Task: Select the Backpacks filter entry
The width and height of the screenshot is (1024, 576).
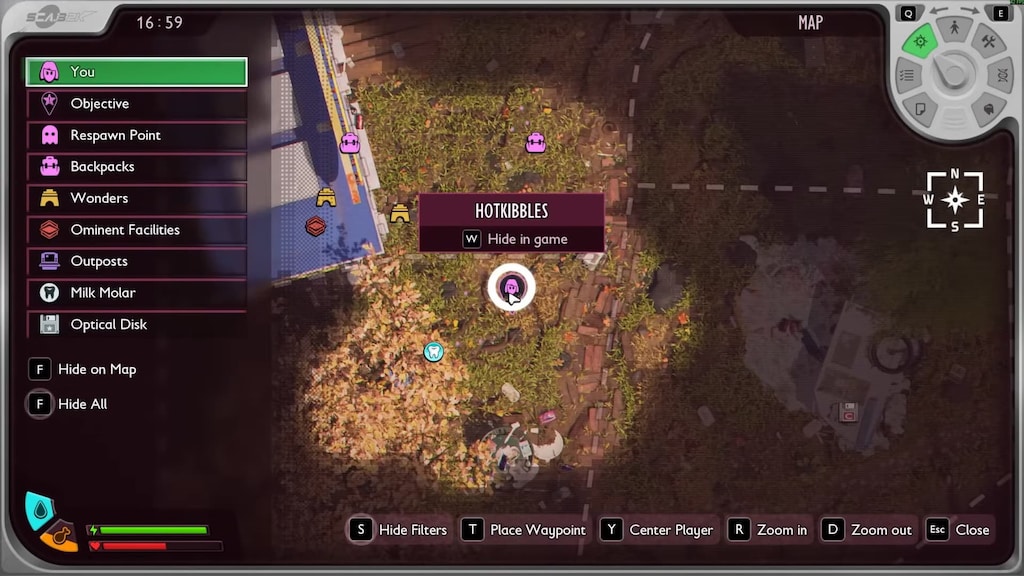Action: pos(136,167)
